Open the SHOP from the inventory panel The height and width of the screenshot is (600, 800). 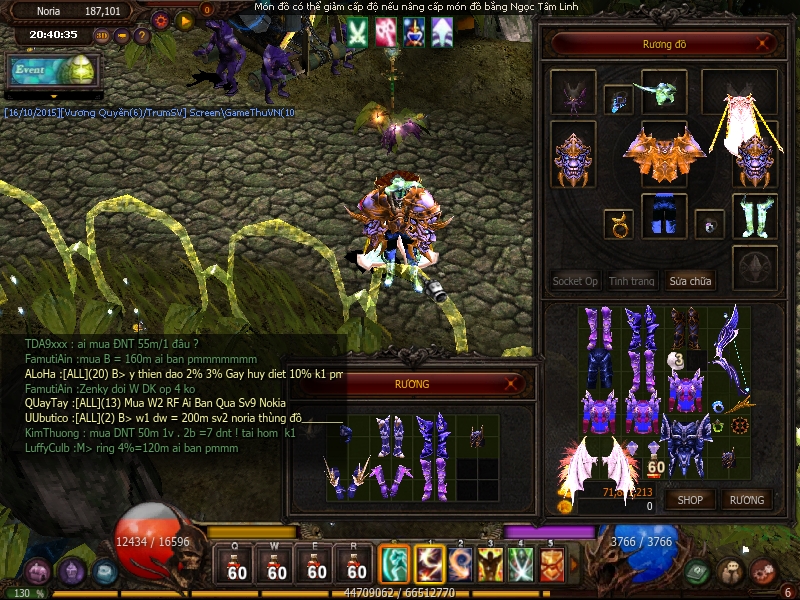pyautogui.click(x=690, y=499)
